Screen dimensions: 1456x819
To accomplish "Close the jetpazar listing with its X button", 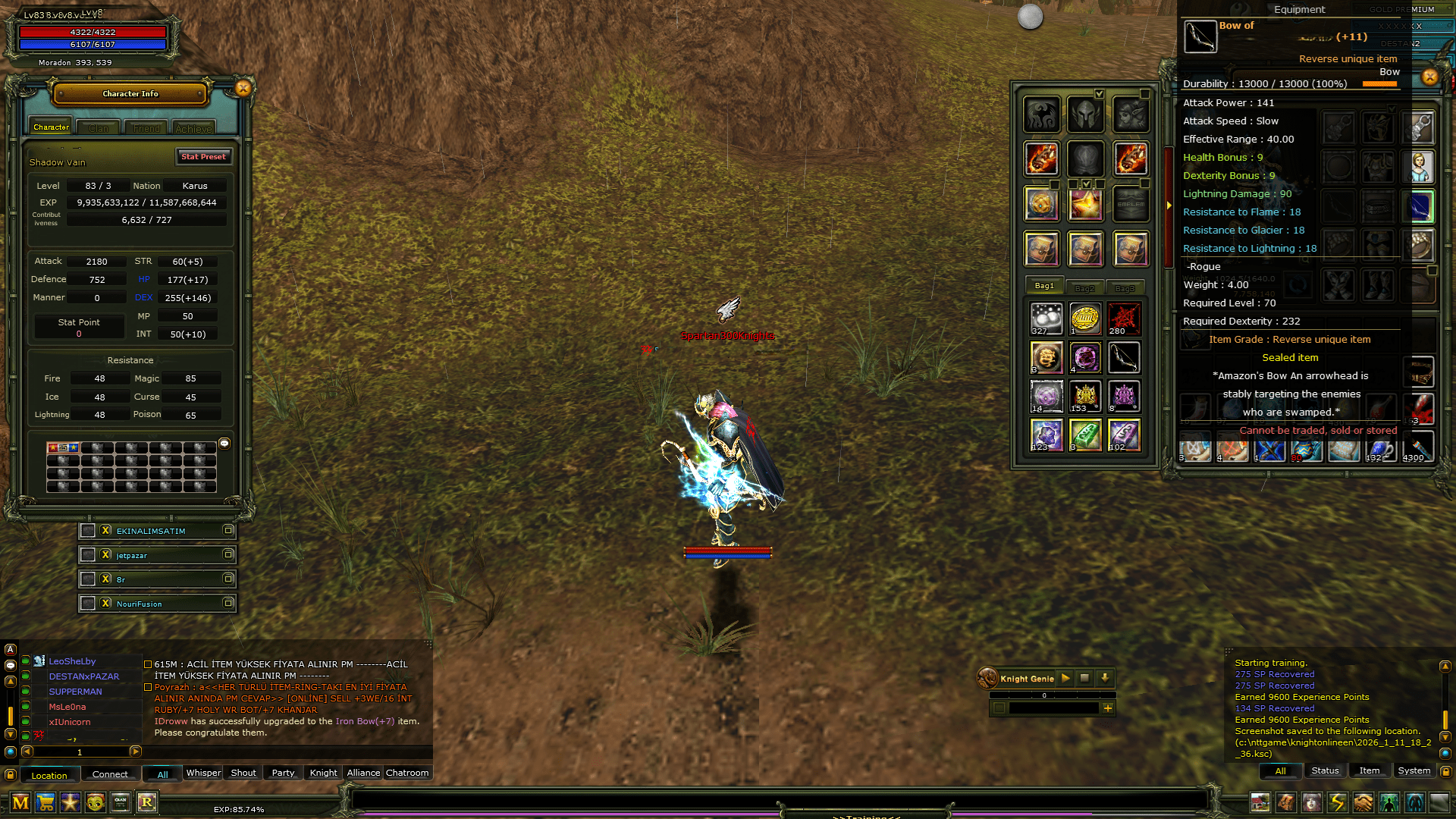I will 105,555.
